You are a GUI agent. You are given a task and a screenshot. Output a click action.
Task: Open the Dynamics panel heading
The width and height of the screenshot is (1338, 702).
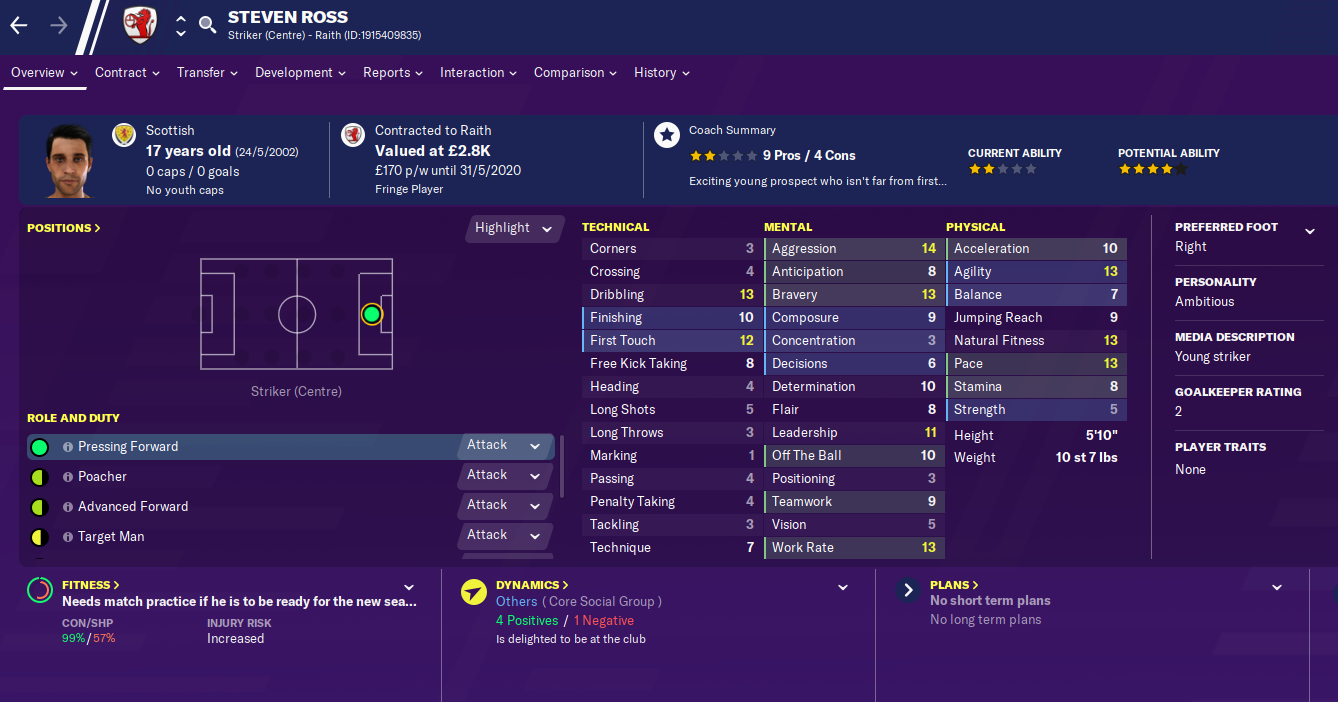click(532, 585)
